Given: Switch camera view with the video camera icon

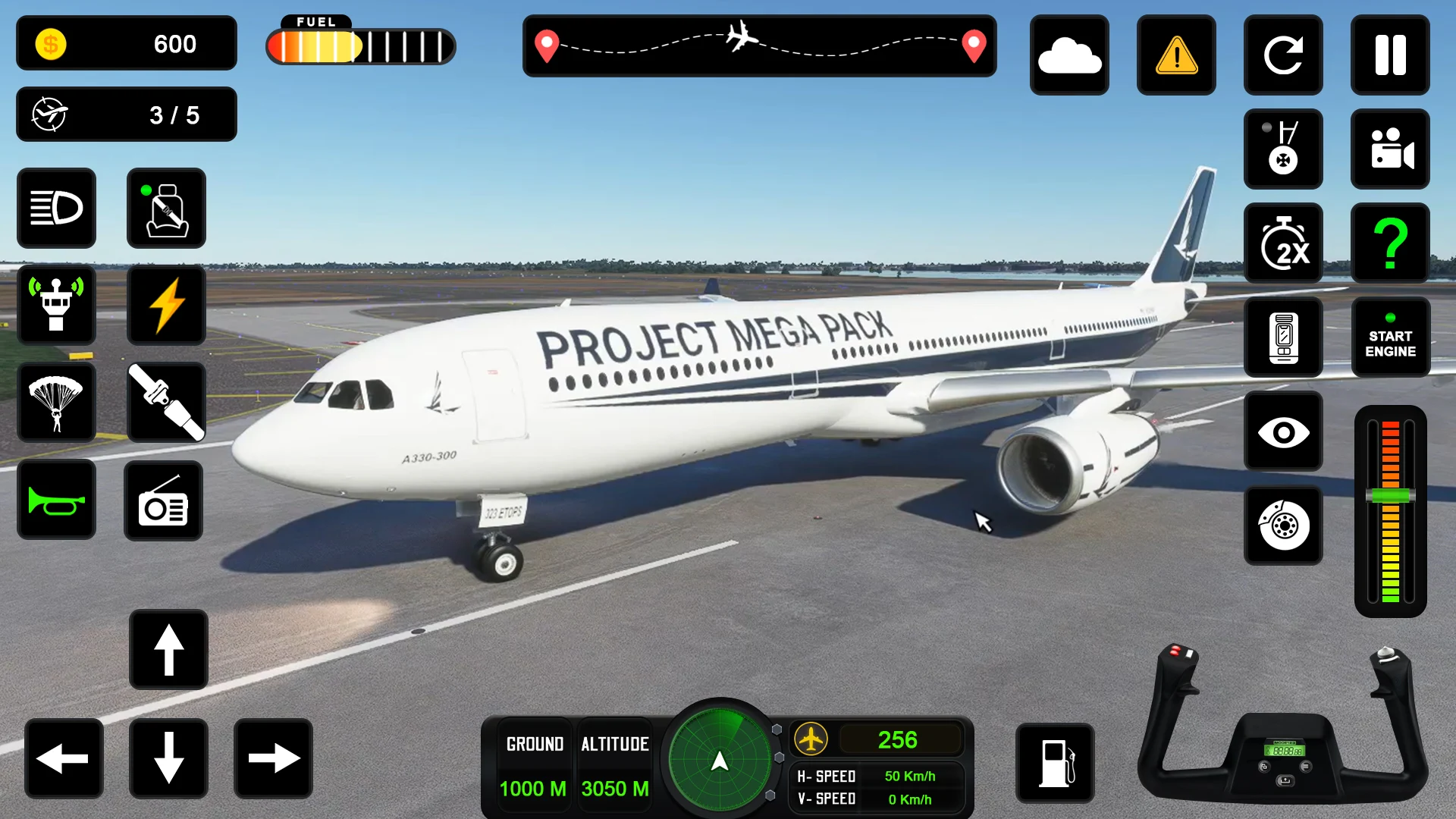Looking at the screenshot, I should 1390,149.
